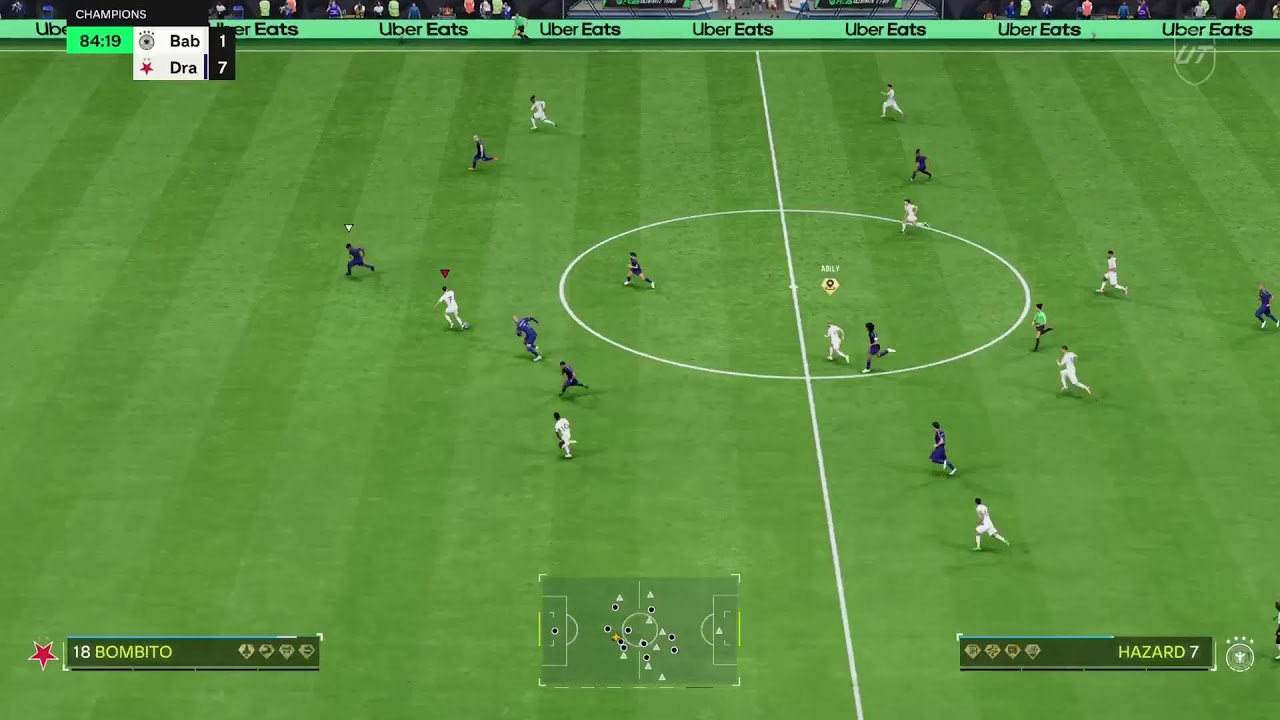Click Hazard's rightmost PlayStyle diamond toggle
1280x720 pixels.
(1032, 651)
